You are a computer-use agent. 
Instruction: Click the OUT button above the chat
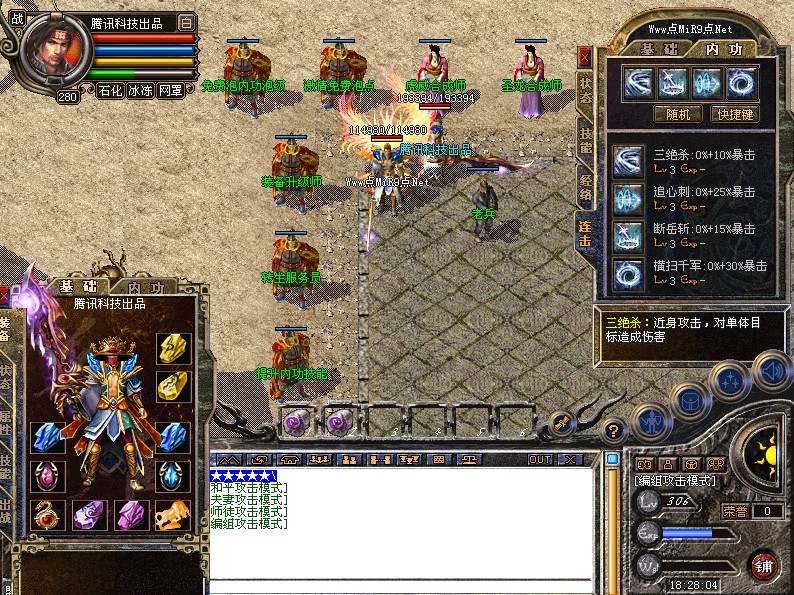[540, 459]
